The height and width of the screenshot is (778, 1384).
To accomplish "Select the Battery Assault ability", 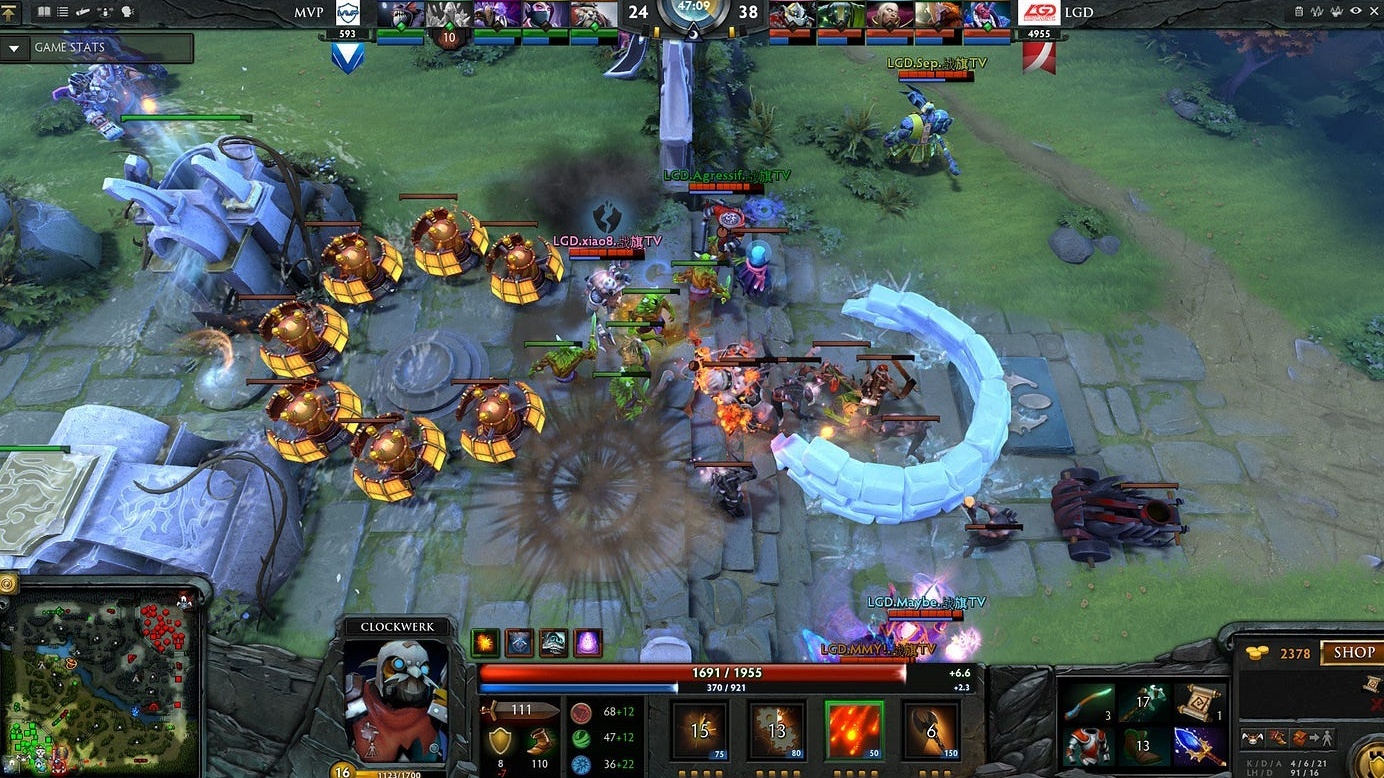I will (x=700, y=730).
